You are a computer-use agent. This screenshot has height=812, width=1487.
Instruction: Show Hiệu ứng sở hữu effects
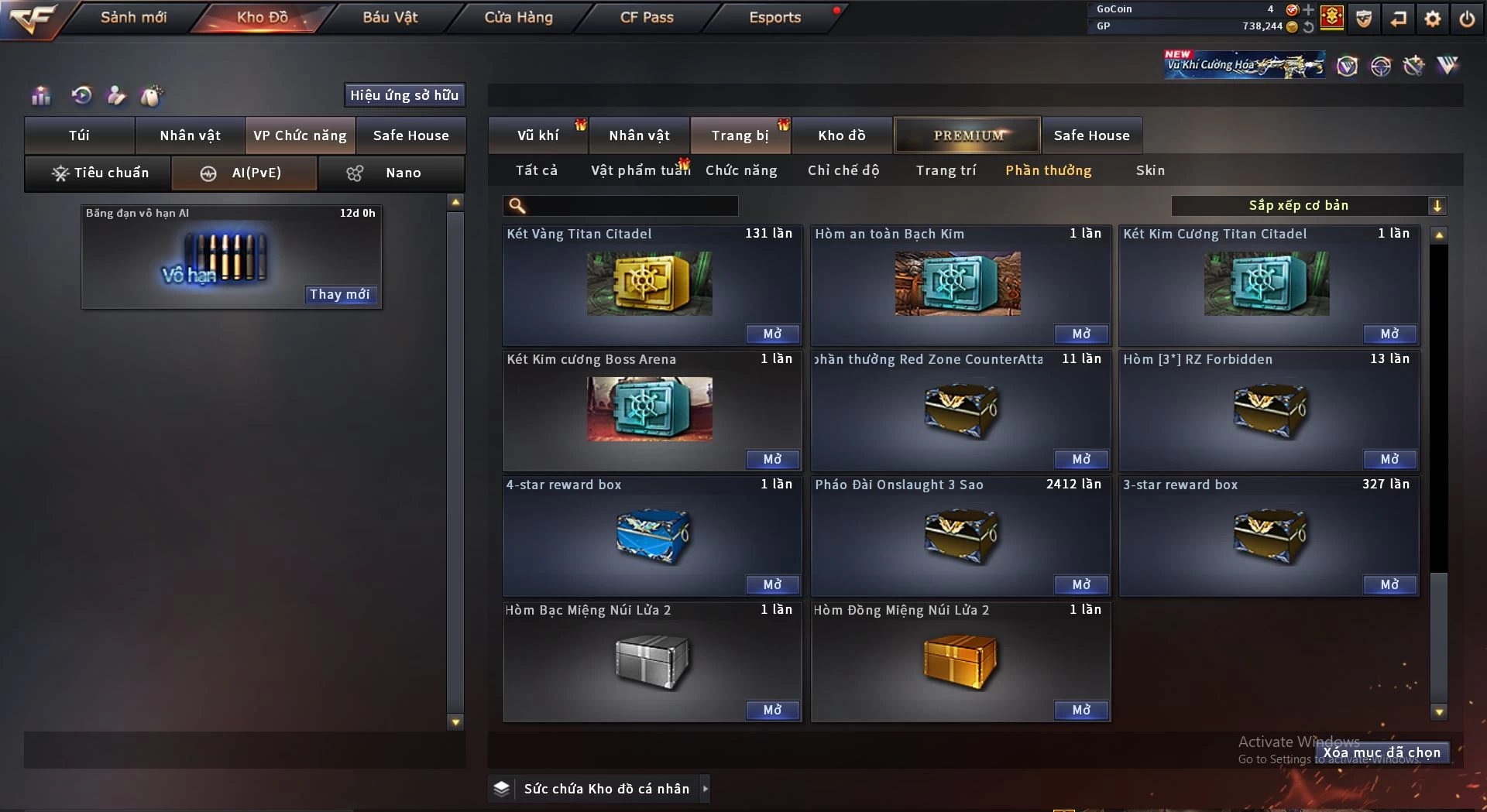click(x=404, y=95)
